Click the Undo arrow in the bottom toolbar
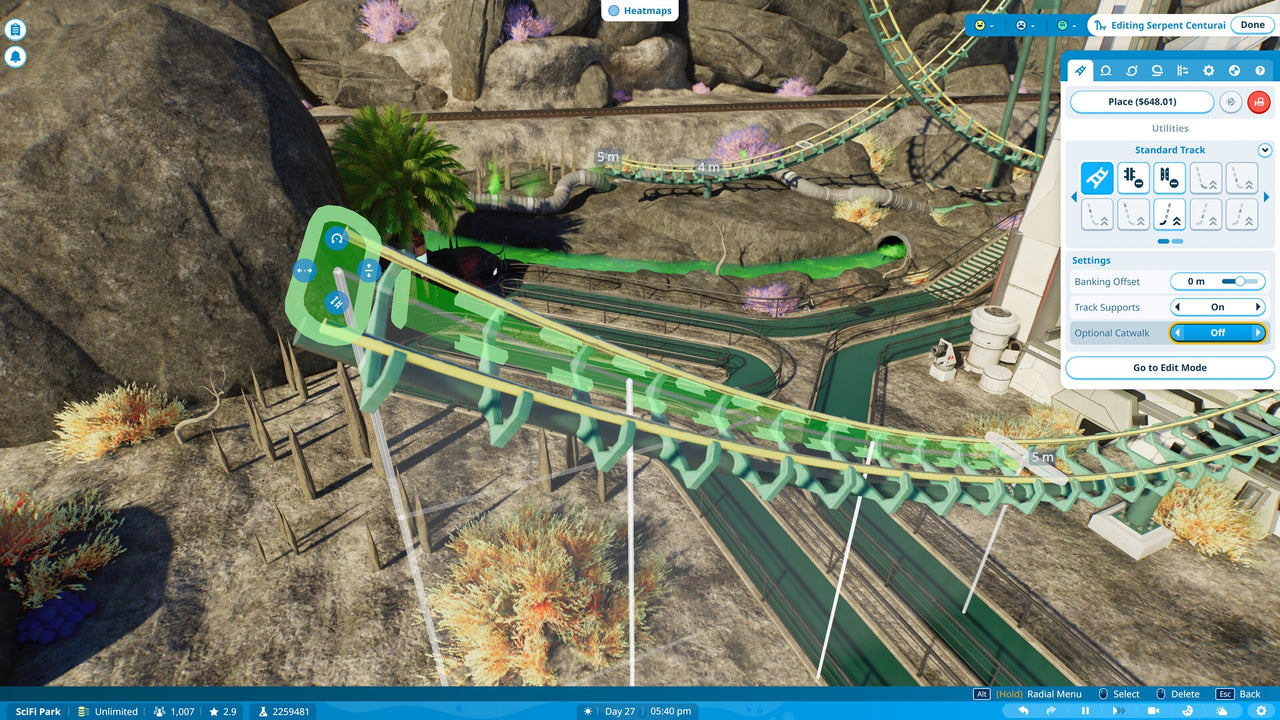 click(x=1024, y=710)
